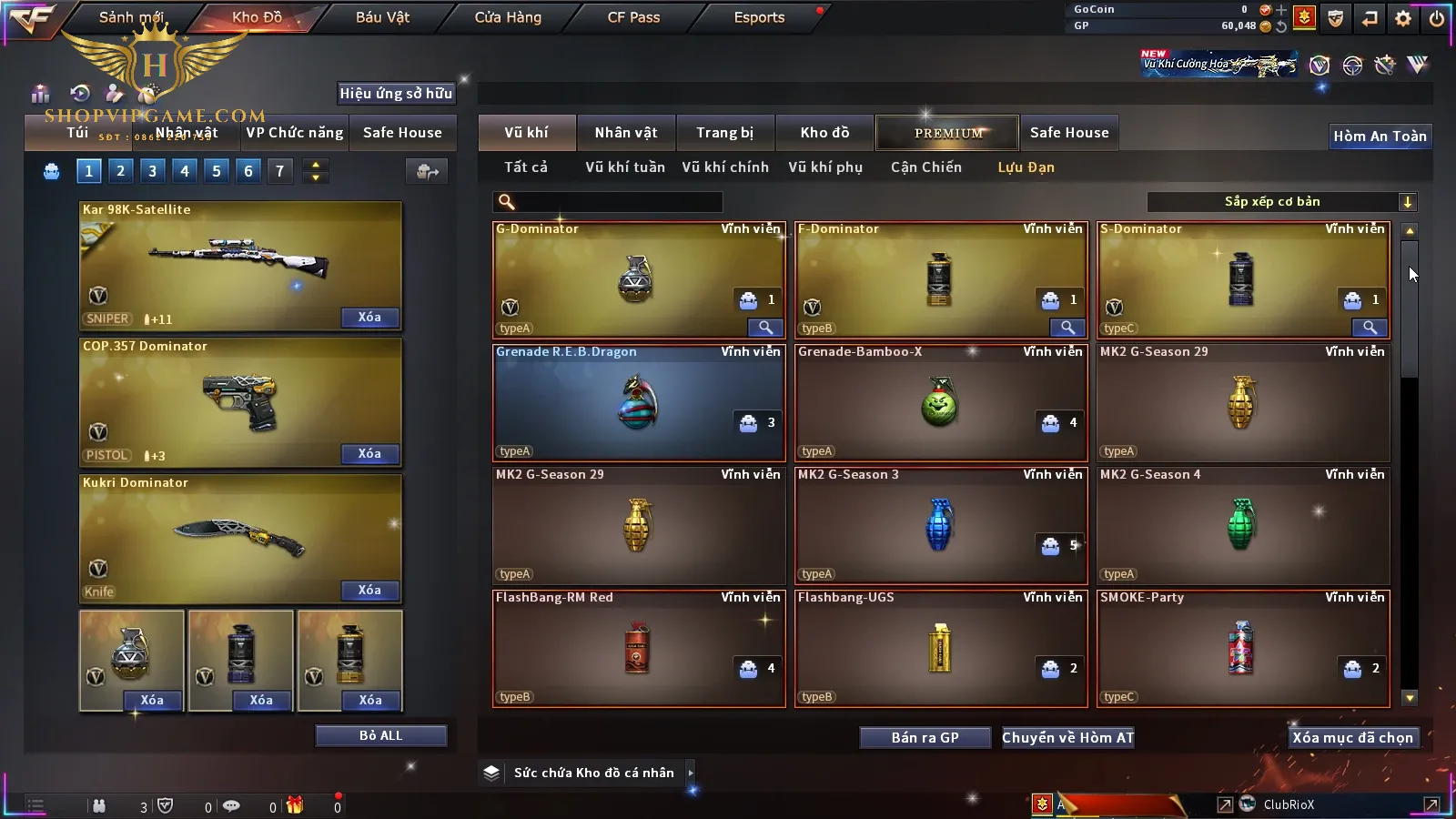Image resolution: width=1456 pixels, height=819 pixels.
Task: Open the CF Pass menu
Action: (x=633, y=17)
